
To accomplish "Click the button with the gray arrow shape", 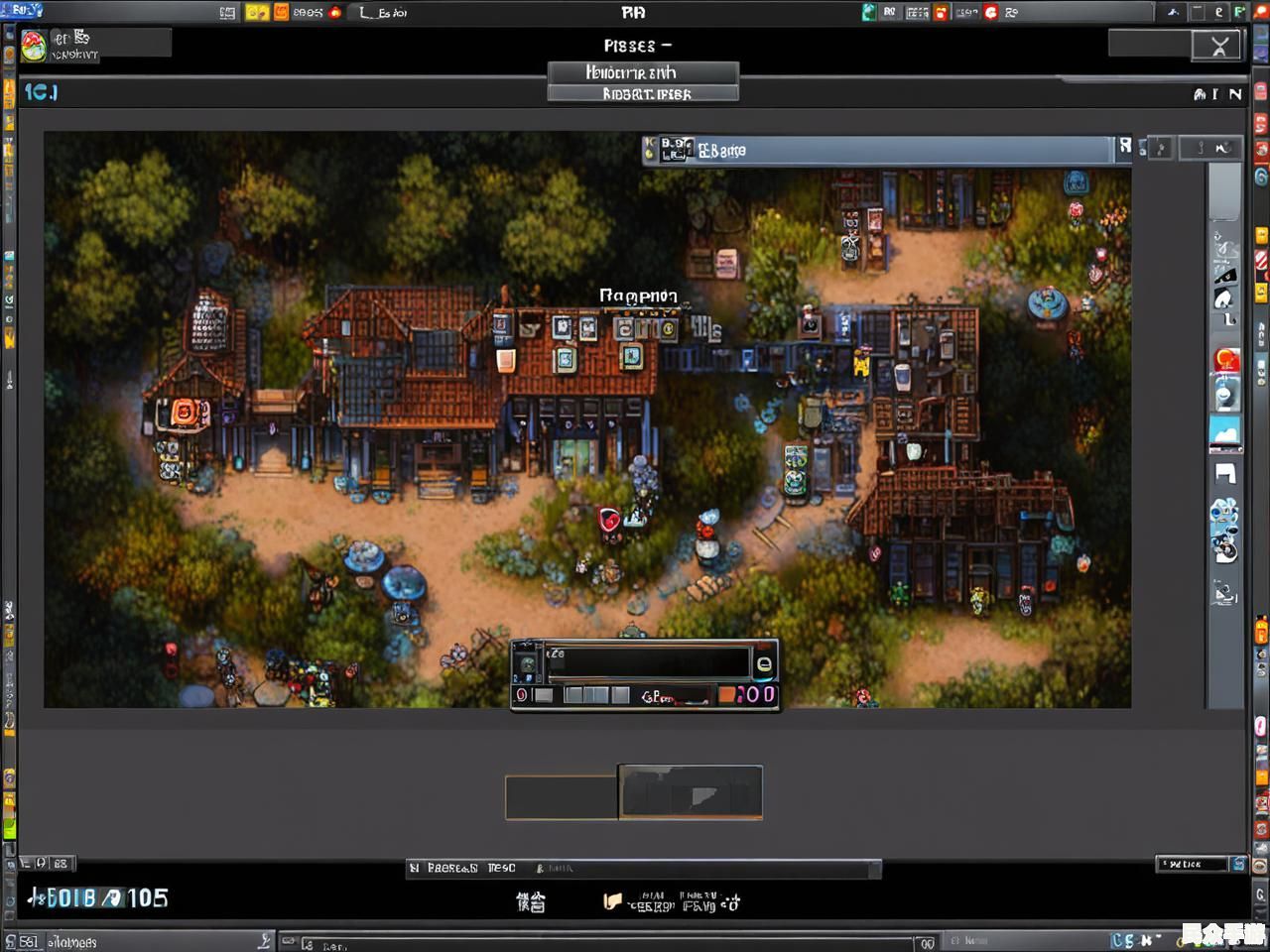I will [691, 792].
